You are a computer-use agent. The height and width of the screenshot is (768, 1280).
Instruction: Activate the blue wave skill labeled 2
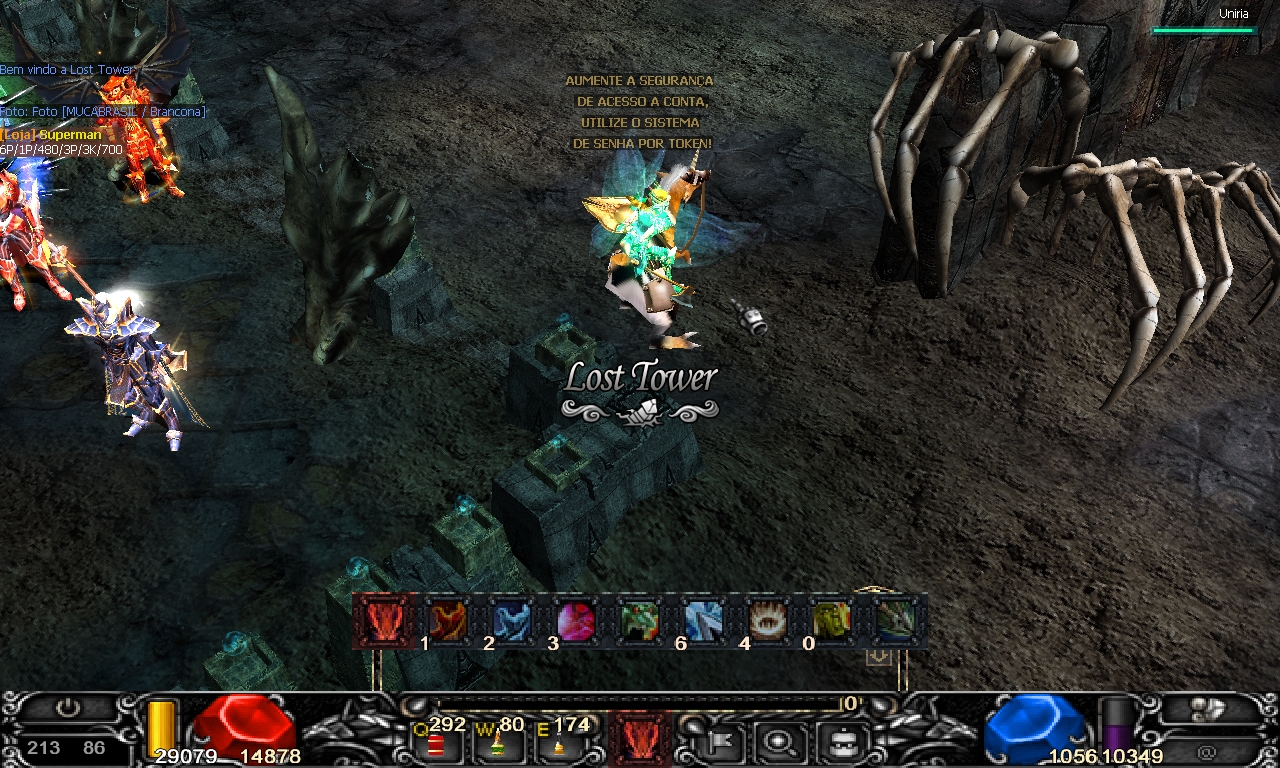coord(511,621)
